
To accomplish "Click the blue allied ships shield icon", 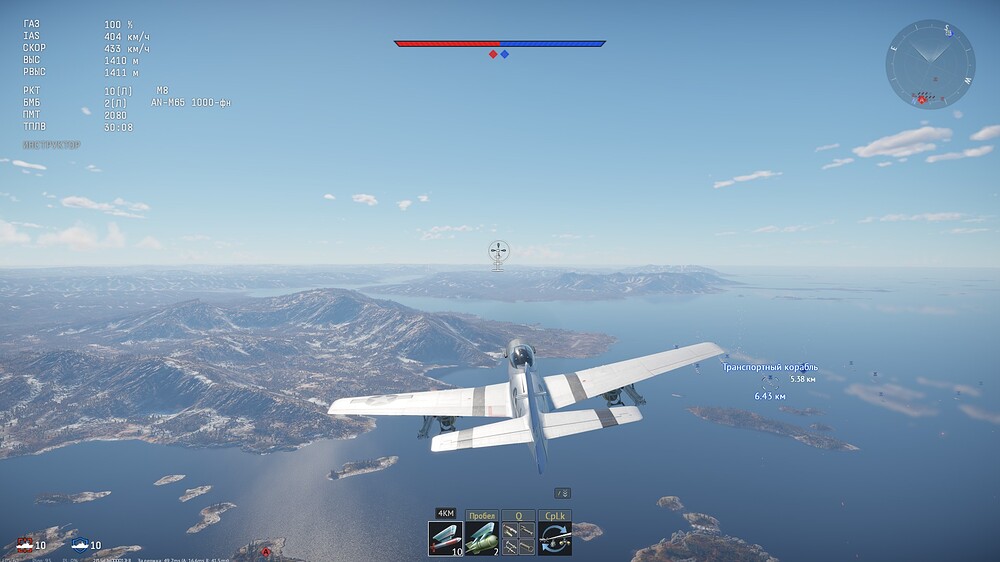I will pyautogui.click(x=80, y=544).
